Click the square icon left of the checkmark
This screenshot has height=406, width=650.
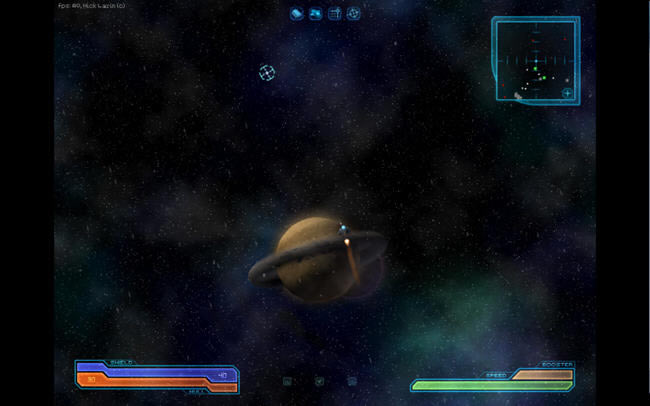point(287,381)
